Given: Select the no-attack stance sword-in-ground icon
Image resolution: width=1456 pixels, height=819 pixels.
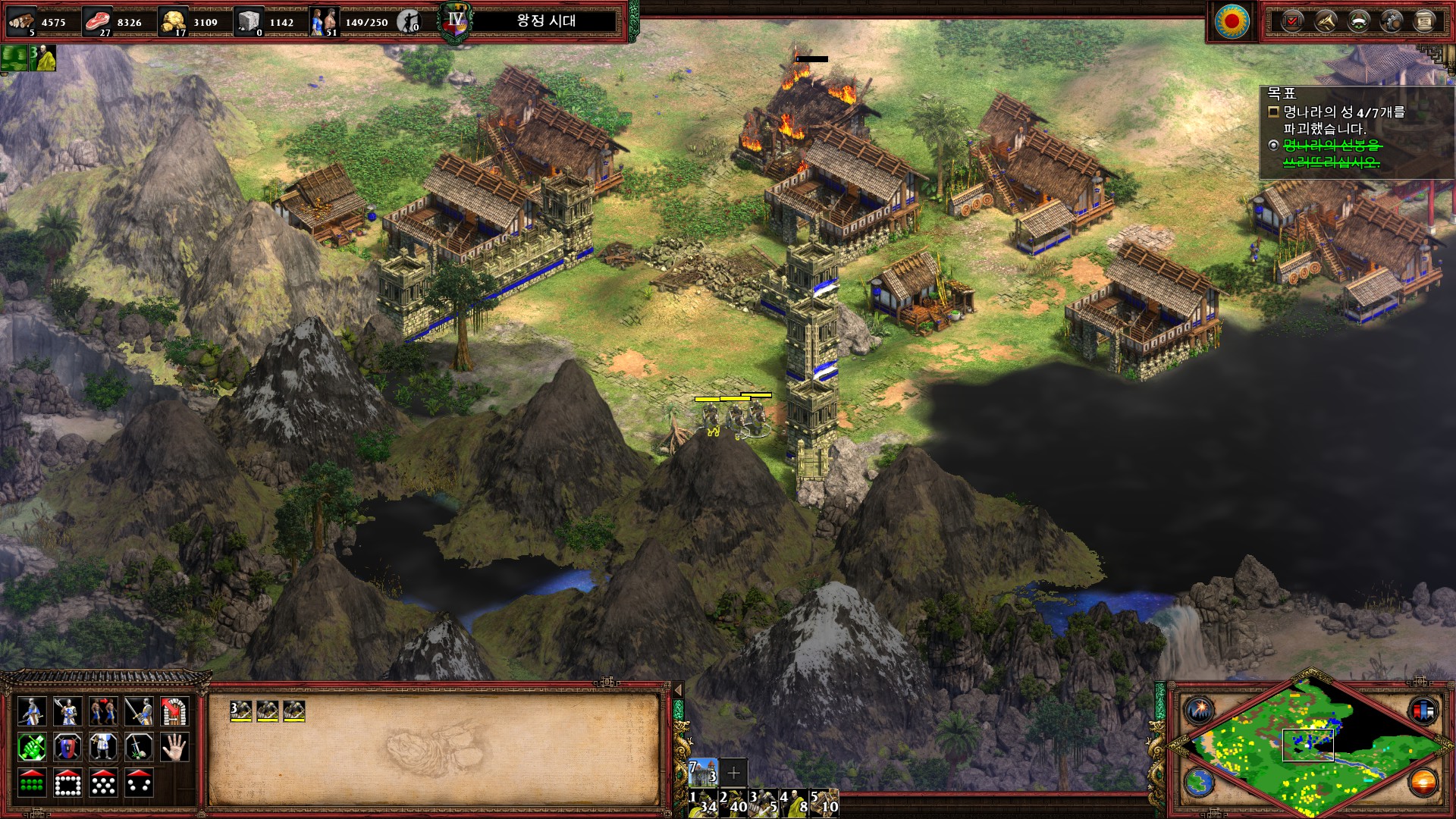Looking at the screenshot, I should (139, 748).
